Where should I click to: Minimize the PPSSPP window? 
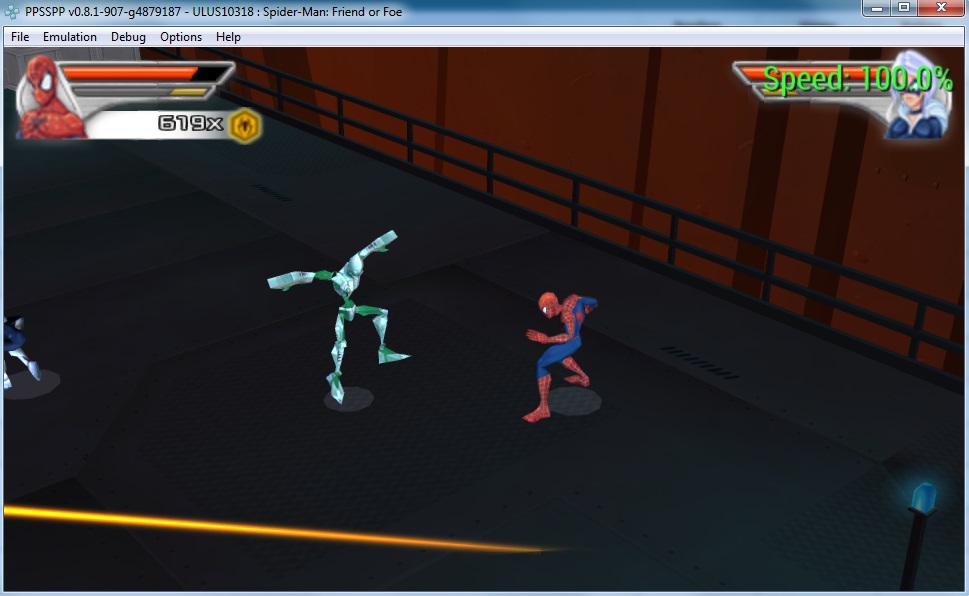pos(877,8)
